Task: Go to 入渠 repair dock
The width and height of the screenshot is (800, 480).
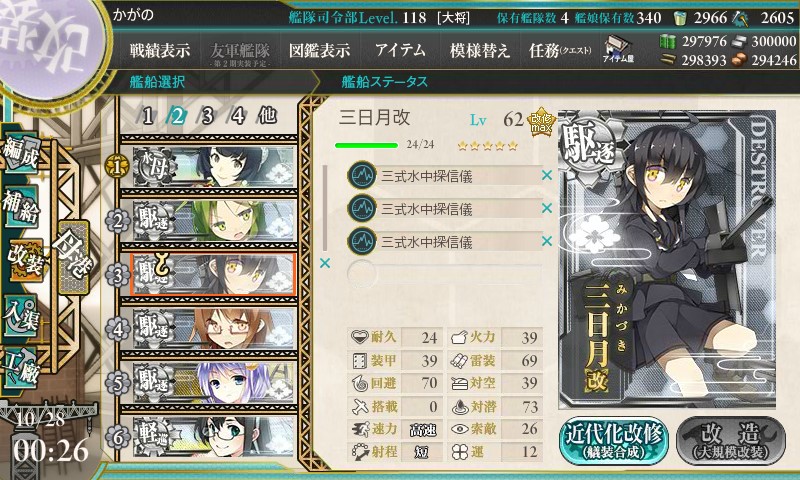Action: pyautogui.click(x=22, y=312)
